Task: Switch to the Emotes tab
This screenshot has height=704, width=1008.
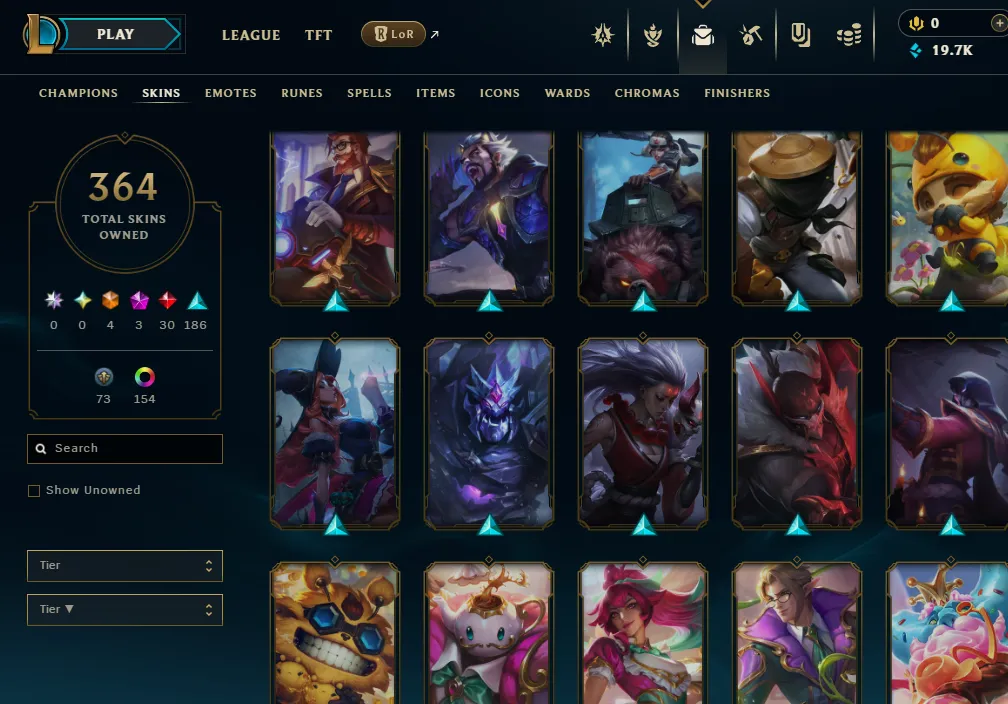Action: [x=231, y=93]
